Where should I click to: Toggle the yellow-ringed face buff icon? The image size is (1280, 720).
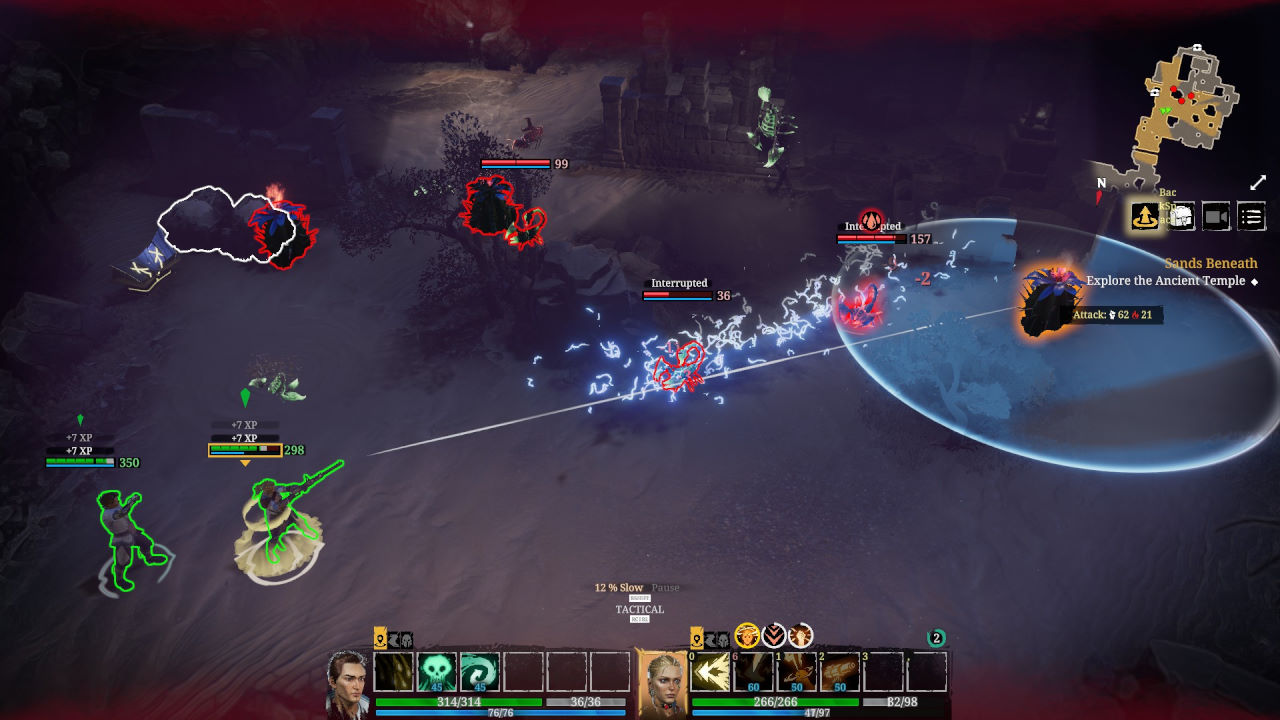tap(747, 636)
